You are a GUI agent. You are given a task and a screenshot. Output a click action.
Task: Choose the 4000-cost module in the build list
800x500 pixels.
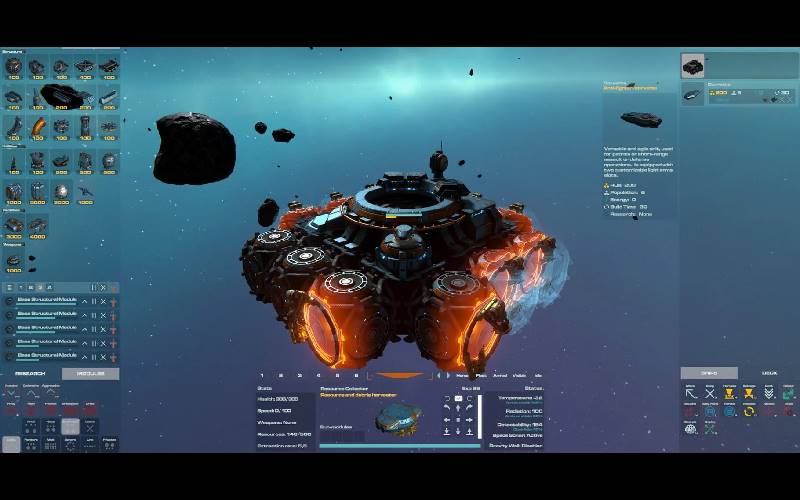pos(37,226)
